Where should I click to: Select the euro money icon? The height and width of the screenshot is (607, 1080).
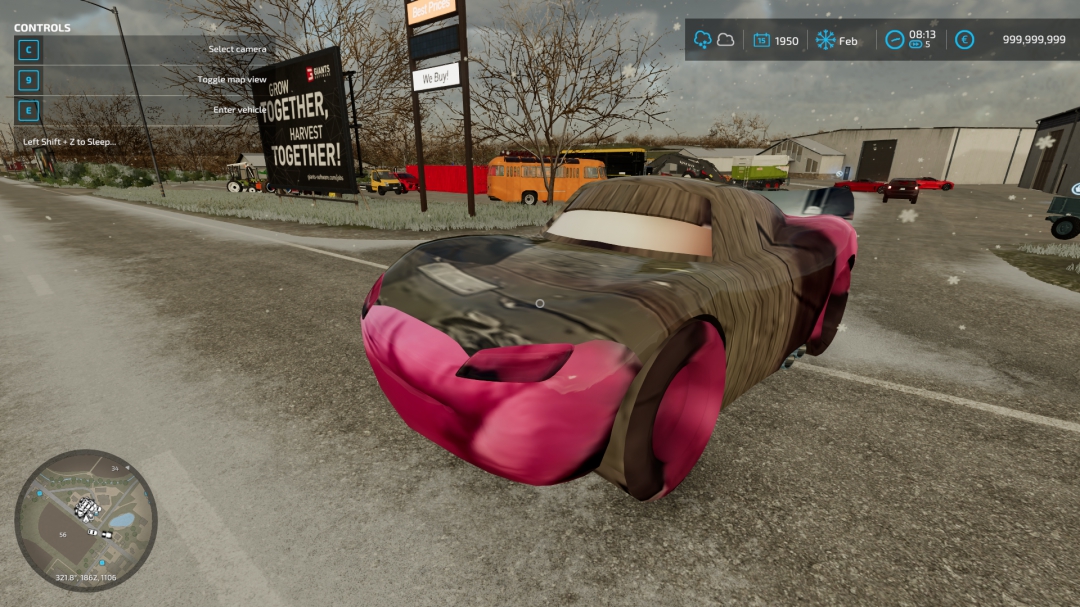point(964,40)
